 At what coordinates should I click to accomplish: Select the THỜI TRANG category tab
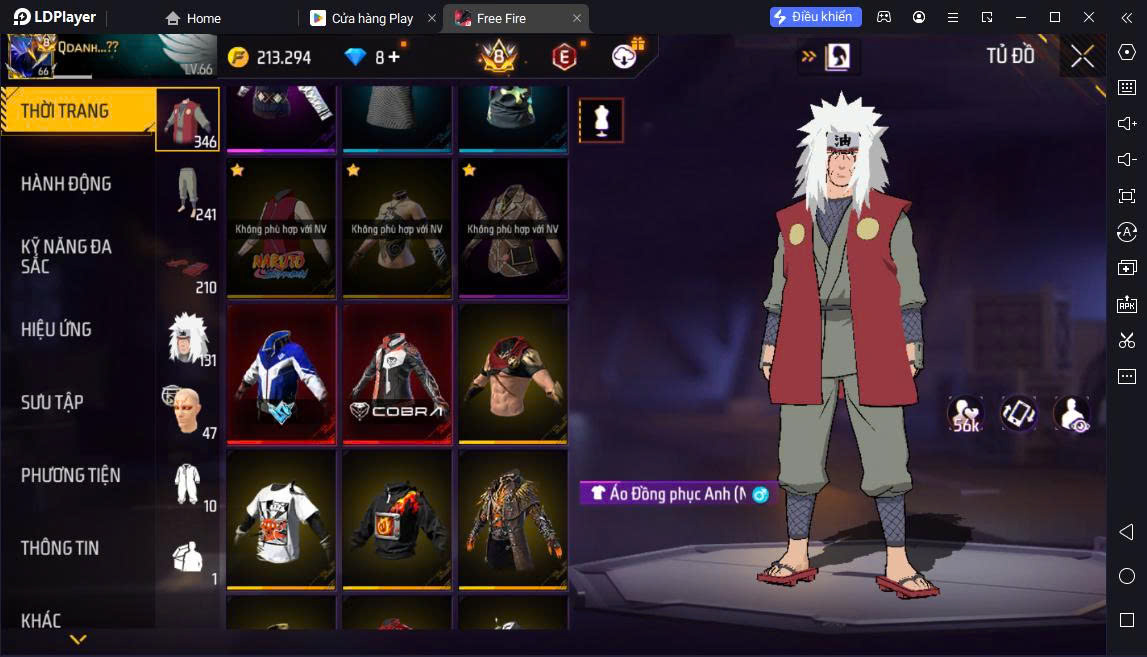click(x=66, y=111)
